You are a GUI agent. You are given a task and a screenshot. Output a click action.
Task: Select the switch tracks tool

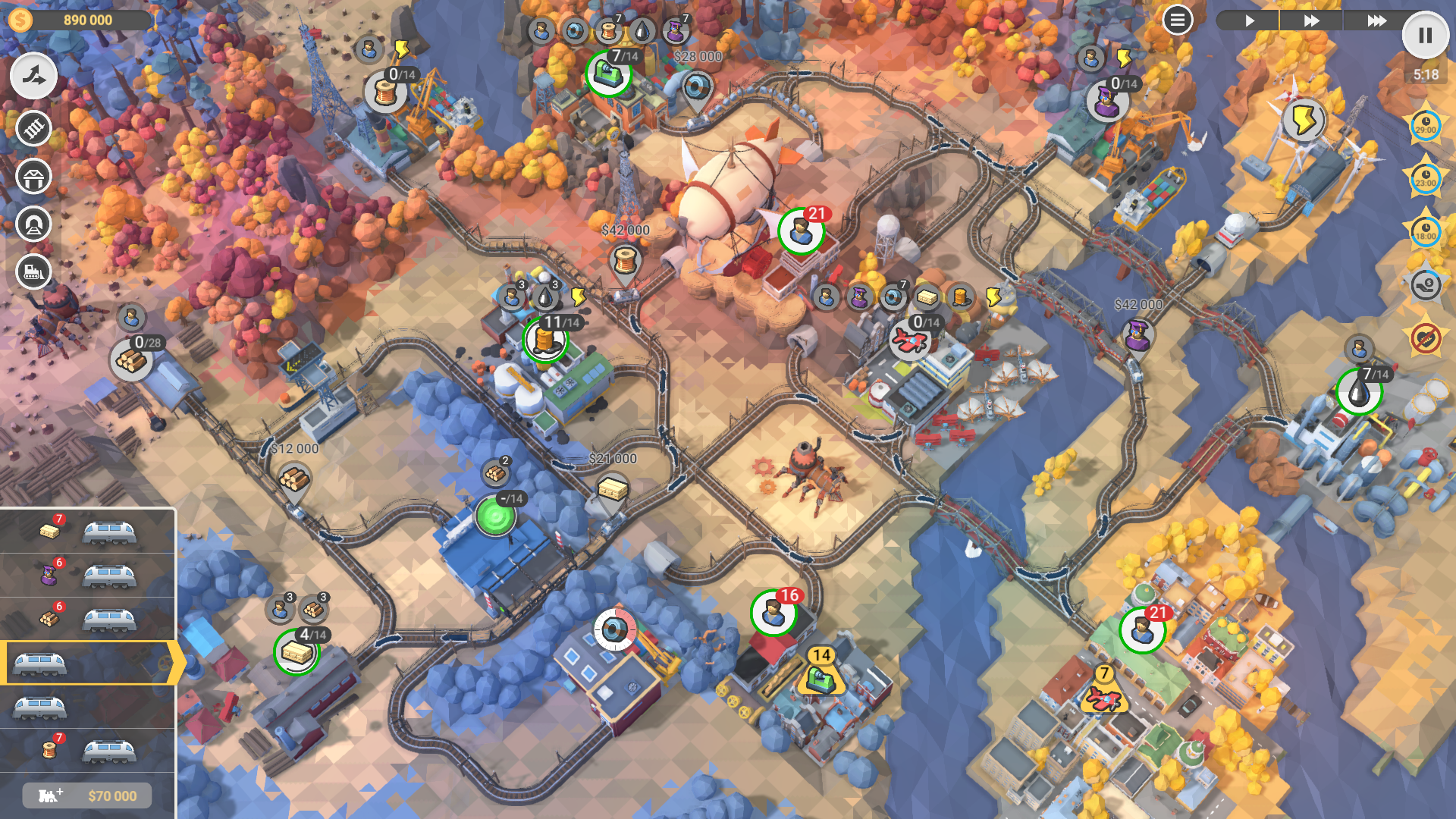(33, 76)
